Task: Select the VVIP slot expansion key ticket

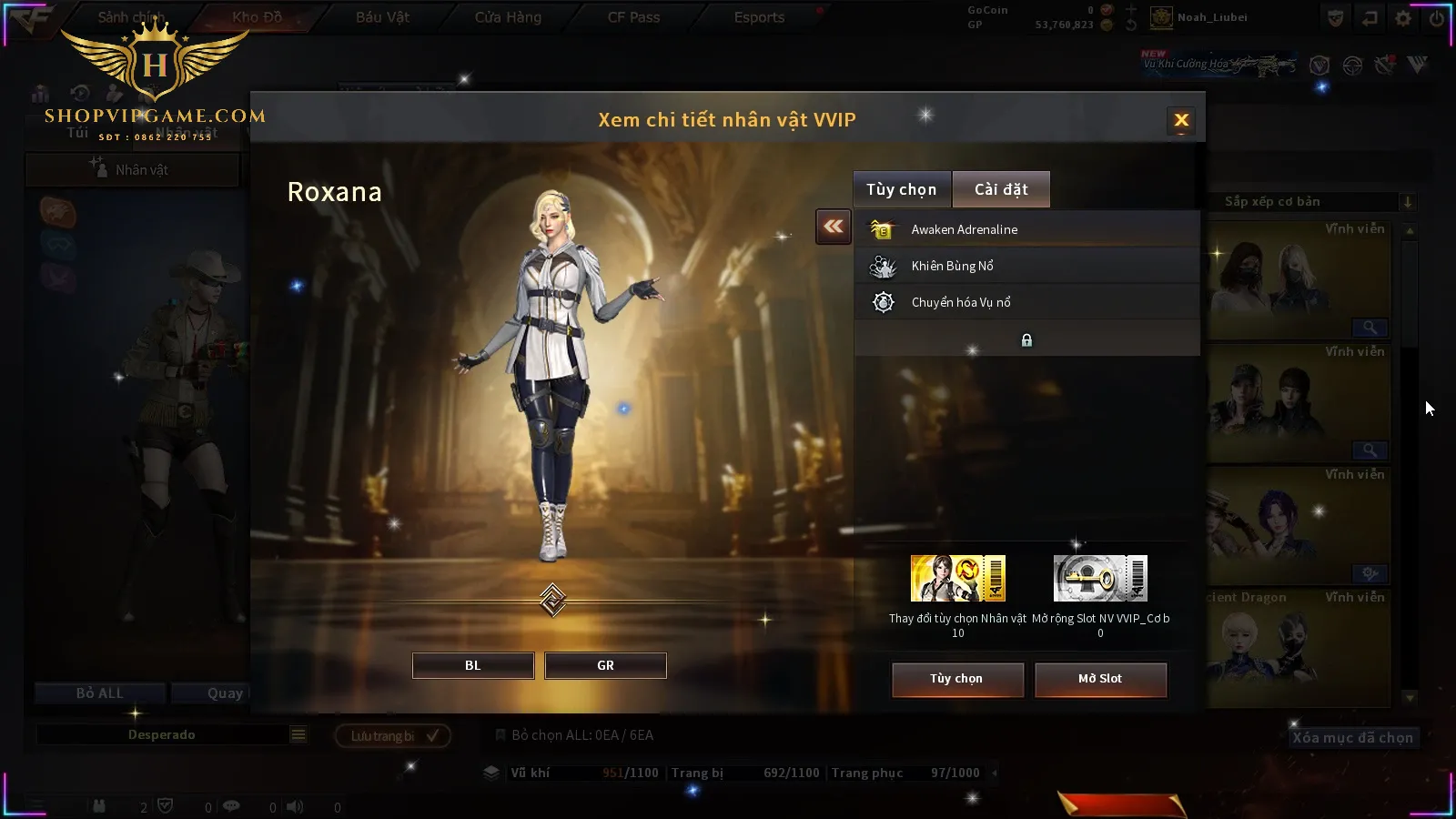Action: pyautogui.click(x=1100, y=579)
